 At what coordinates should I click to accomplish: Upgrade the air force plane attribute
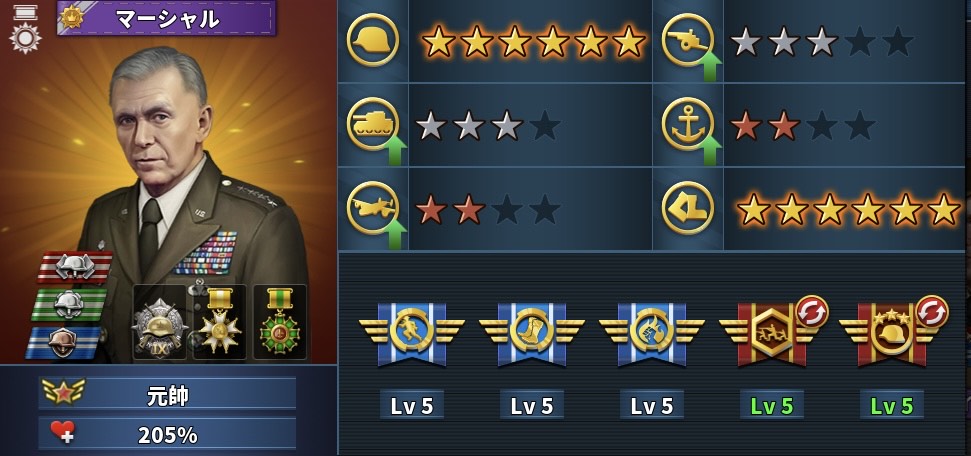395,234
